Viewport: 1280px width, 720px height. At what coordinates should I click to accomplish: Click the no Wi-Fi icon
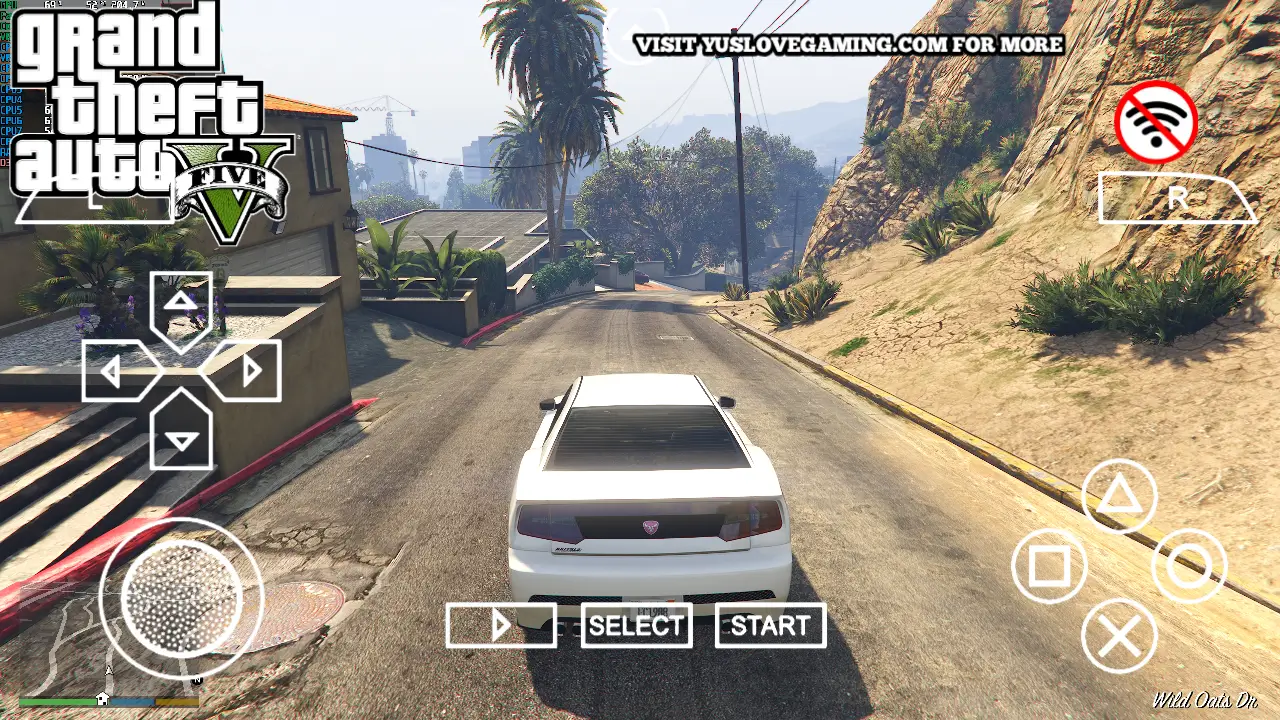point(1156,122)
